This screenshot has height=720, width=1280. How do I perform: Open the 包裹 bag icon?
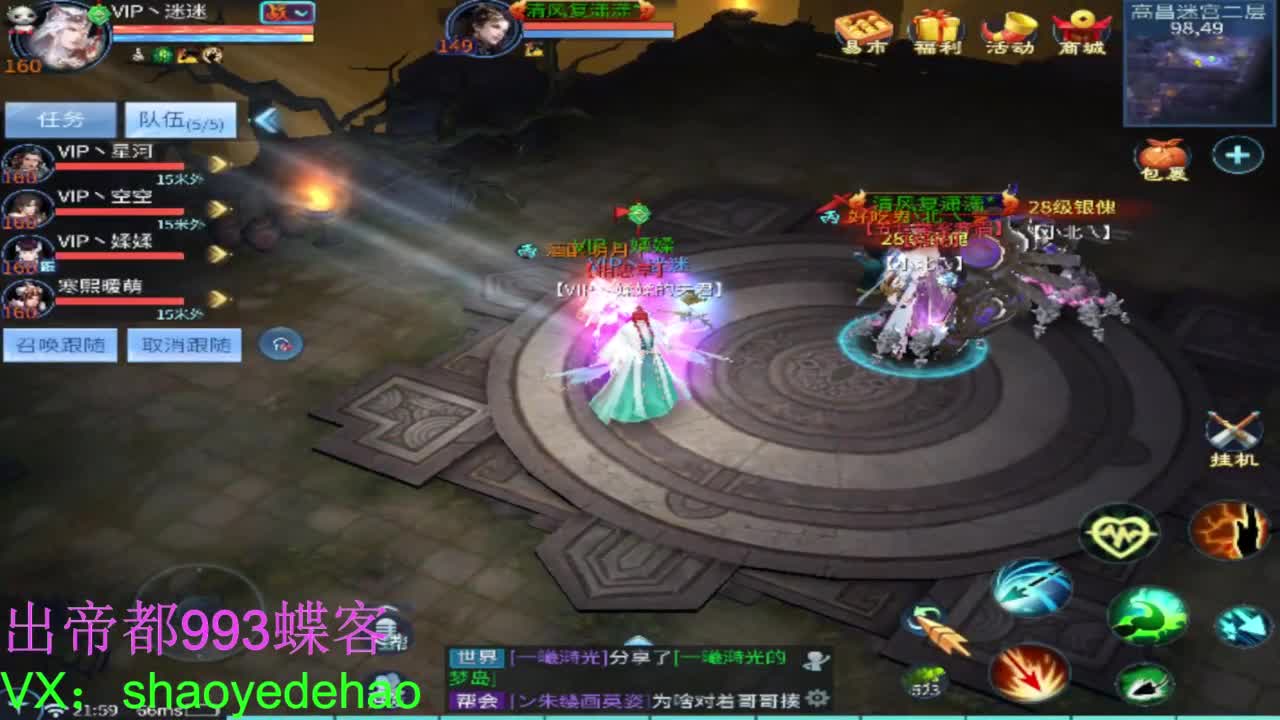(1163, 158)
